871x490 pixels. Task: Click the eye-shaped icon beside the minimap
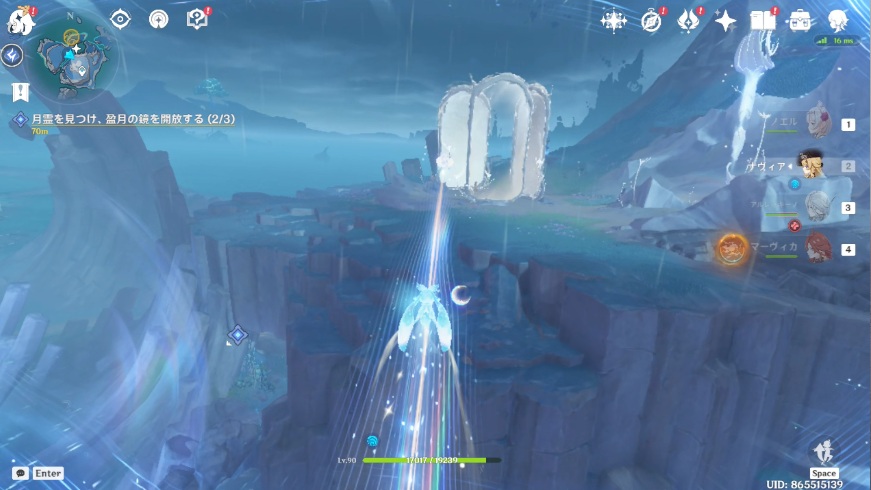pos(120,19)
